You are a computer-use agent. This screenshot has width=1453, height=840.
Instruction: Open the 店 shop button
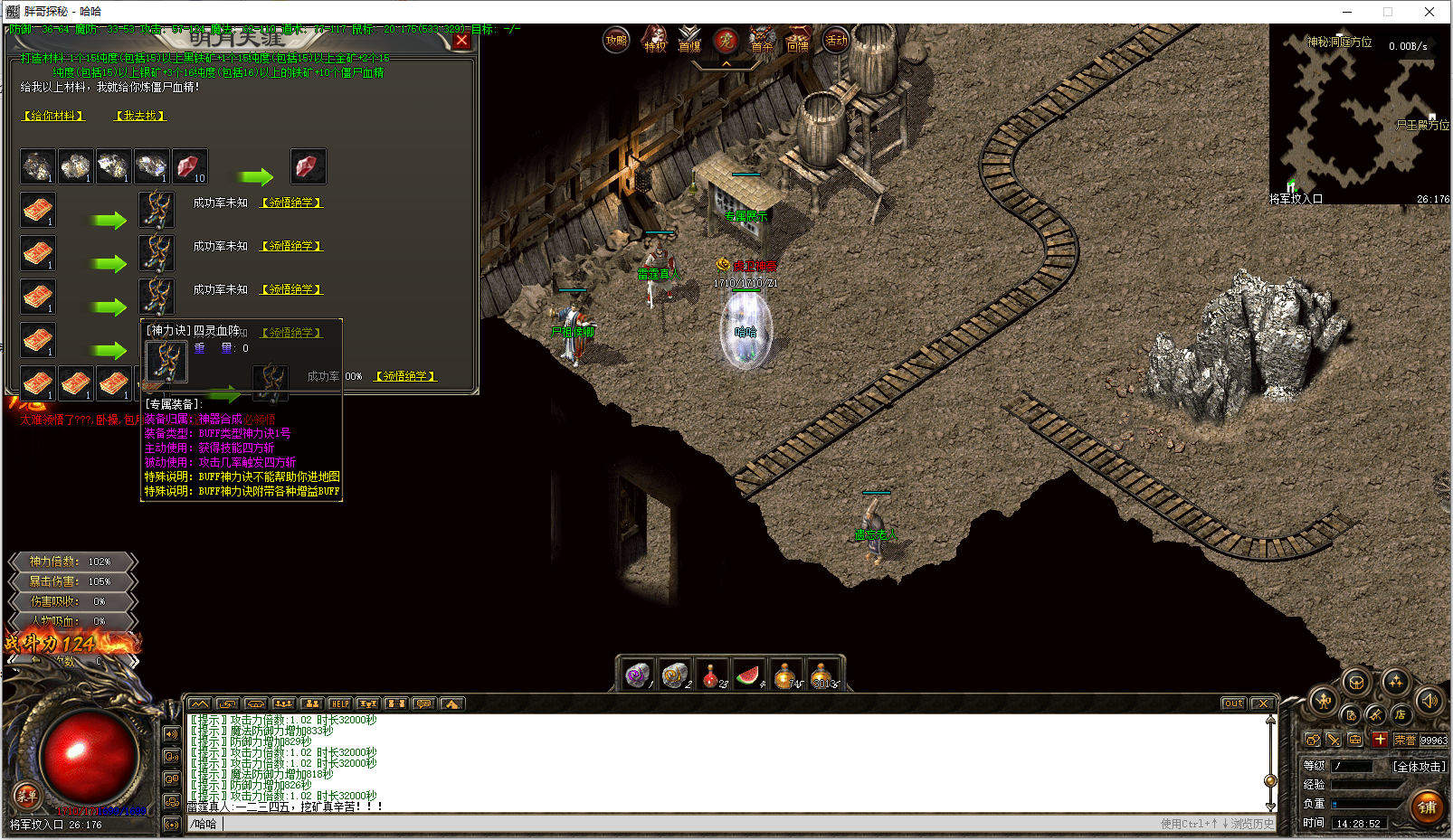(1400, 715)
